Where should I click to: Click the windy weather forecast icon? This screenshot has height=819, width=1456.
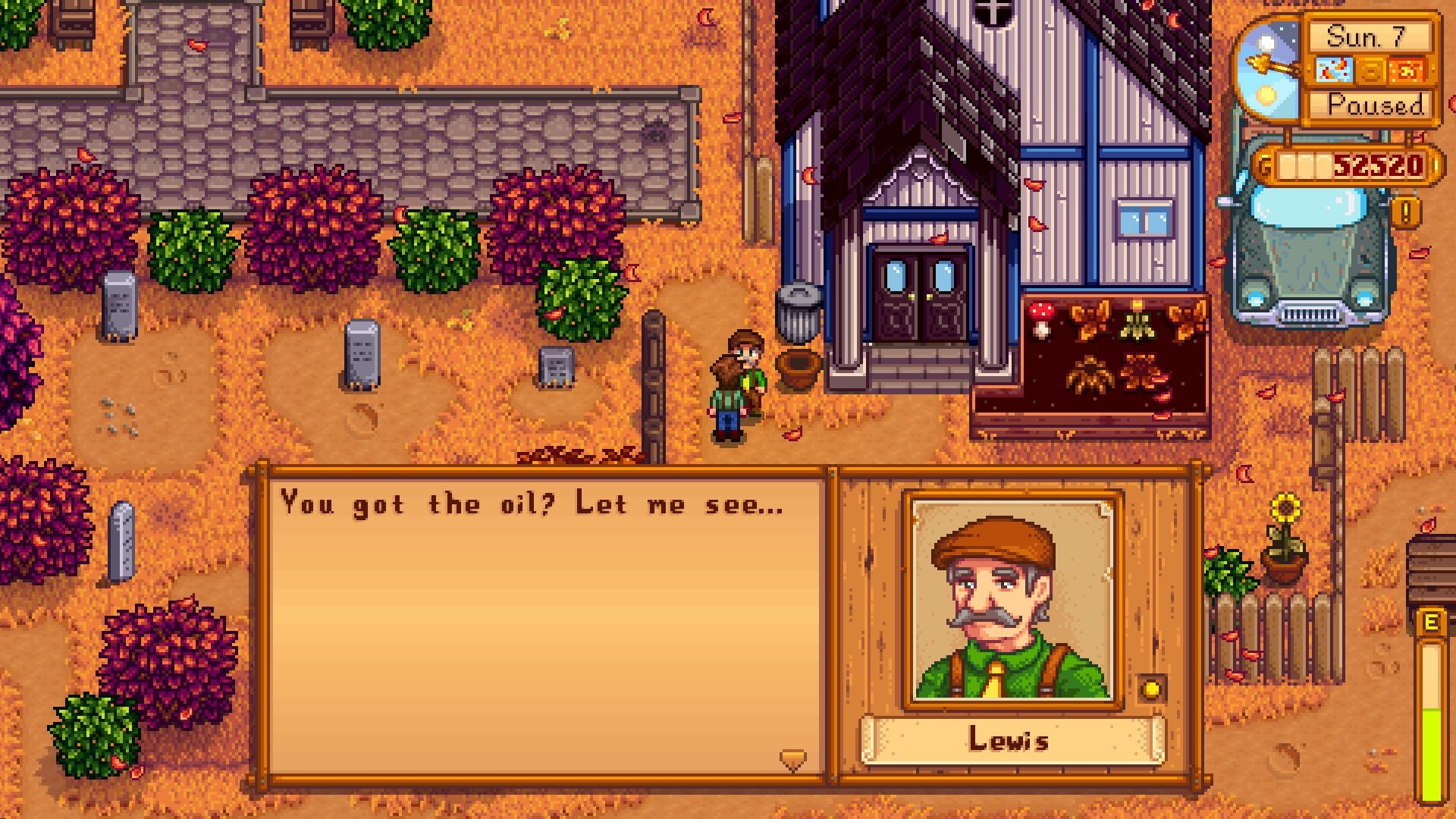pos(1334,70)
